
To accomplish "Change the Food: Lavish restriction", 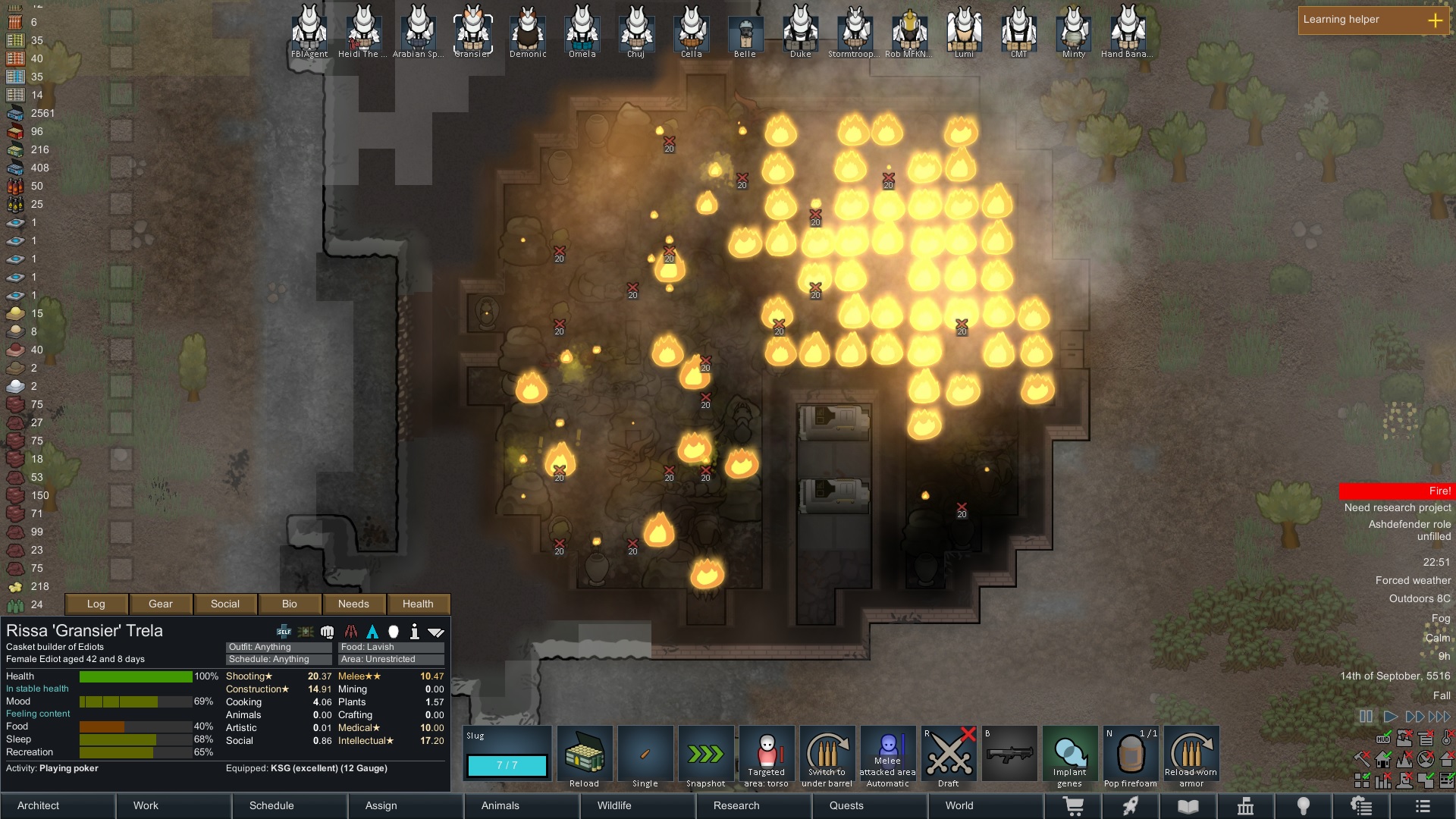I will point(391,647).
